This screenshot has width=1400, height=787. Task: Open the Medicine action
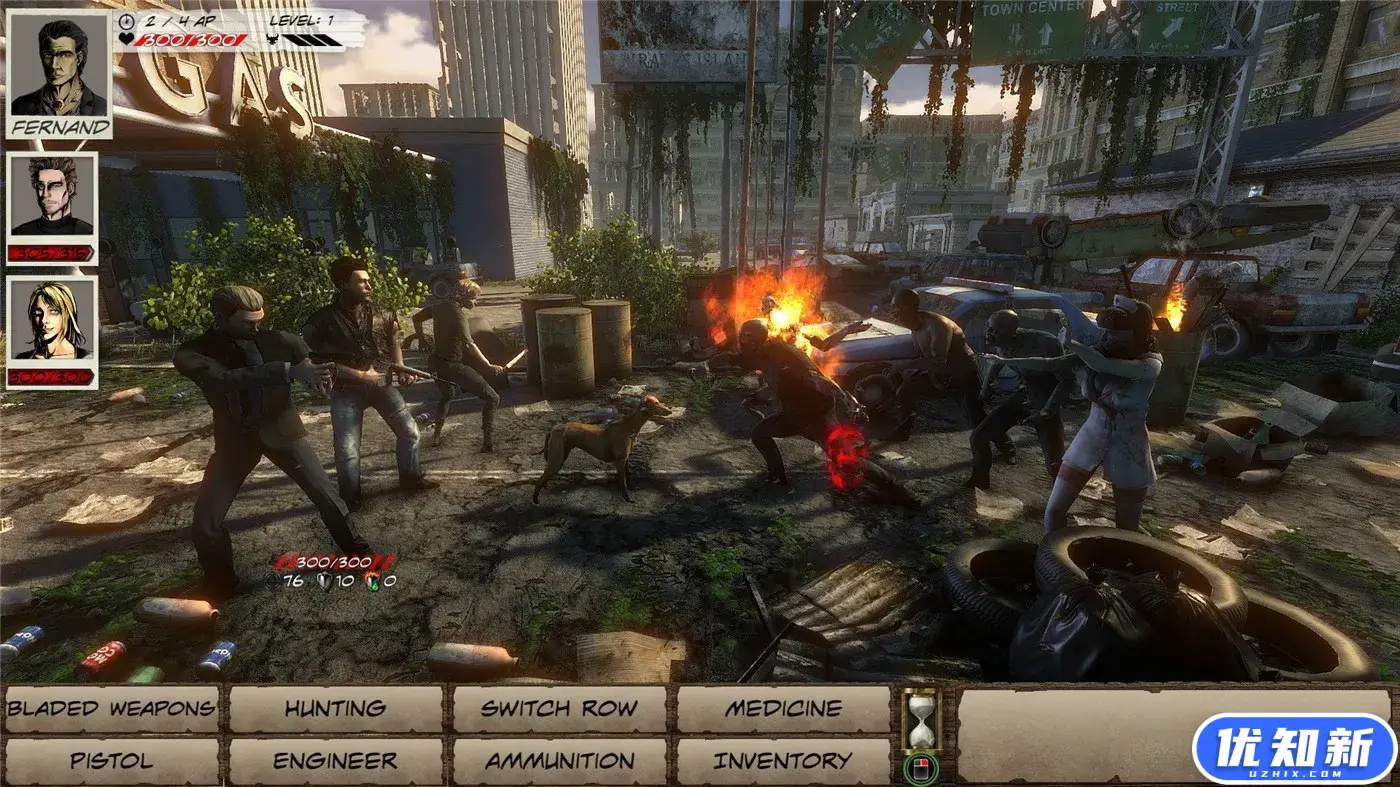(x=782, y=709)
